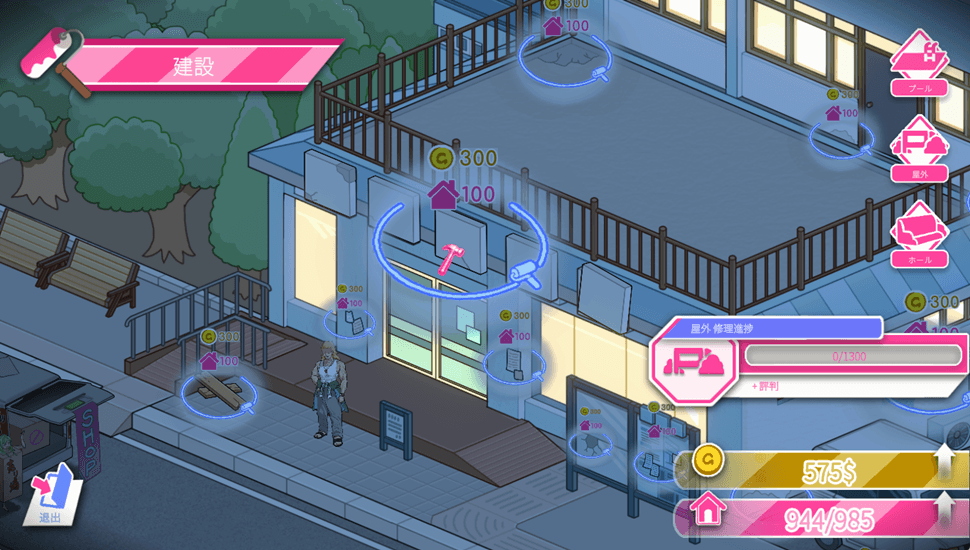Image resolution: width=970 pixels, height=550 pixels.
Task: Click the up arrow beside the 575$ gold bar
Action: tap(945, 465)
